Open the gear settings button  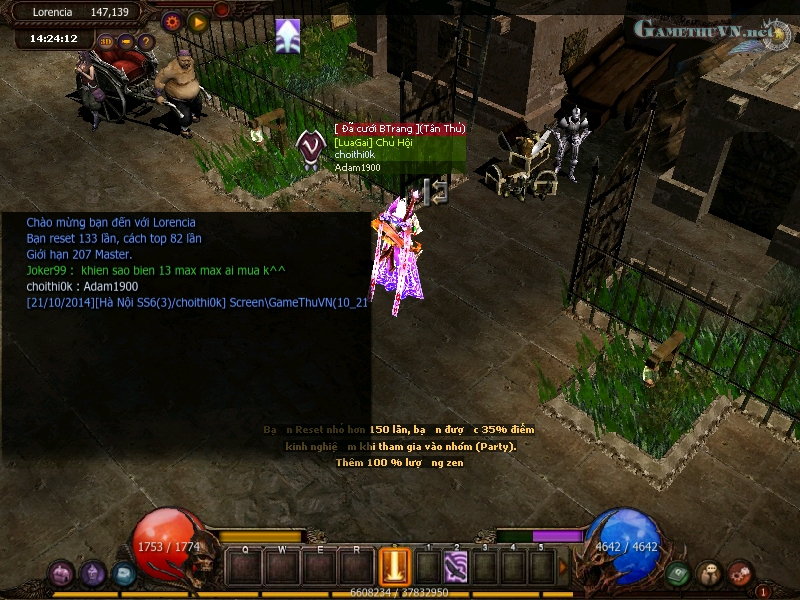click(x=171, y=20)
